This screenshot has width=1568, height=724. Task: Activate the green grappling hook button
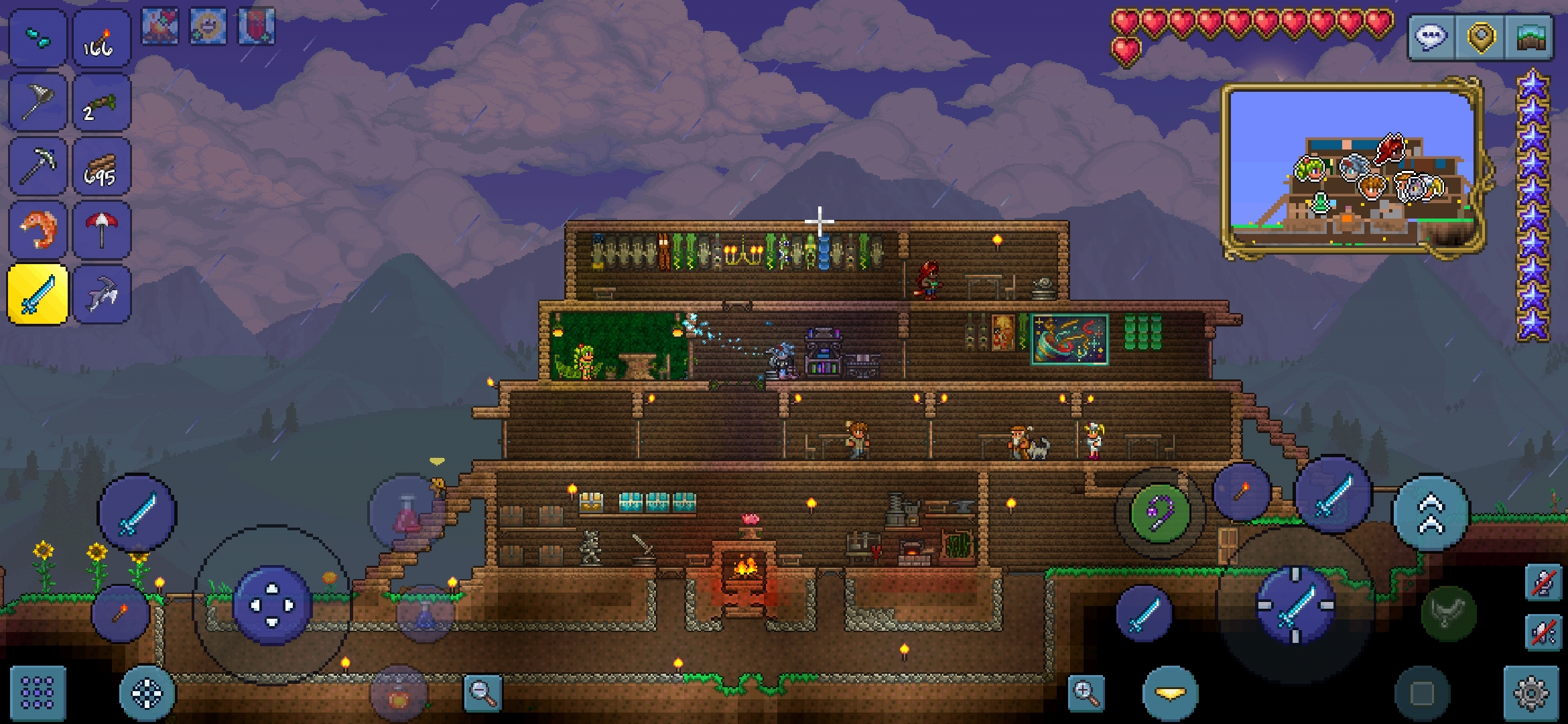pos(1160,514)
